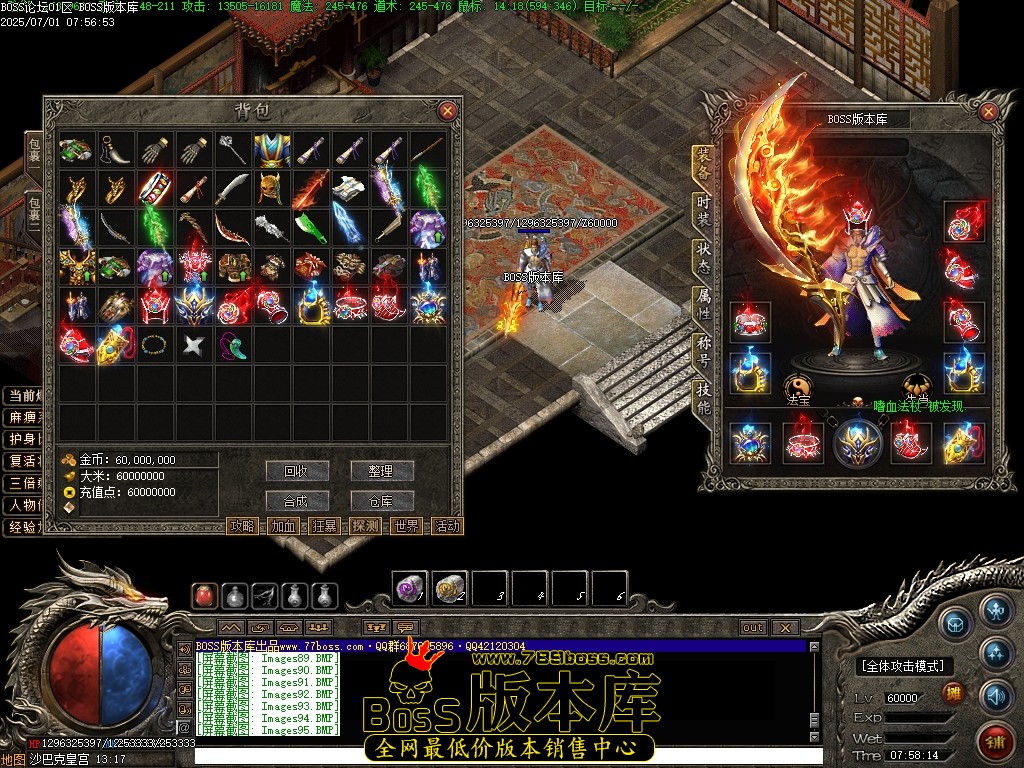
Task: Use the purple scroll in hotbar slot 1
Action: pos(409,588)
